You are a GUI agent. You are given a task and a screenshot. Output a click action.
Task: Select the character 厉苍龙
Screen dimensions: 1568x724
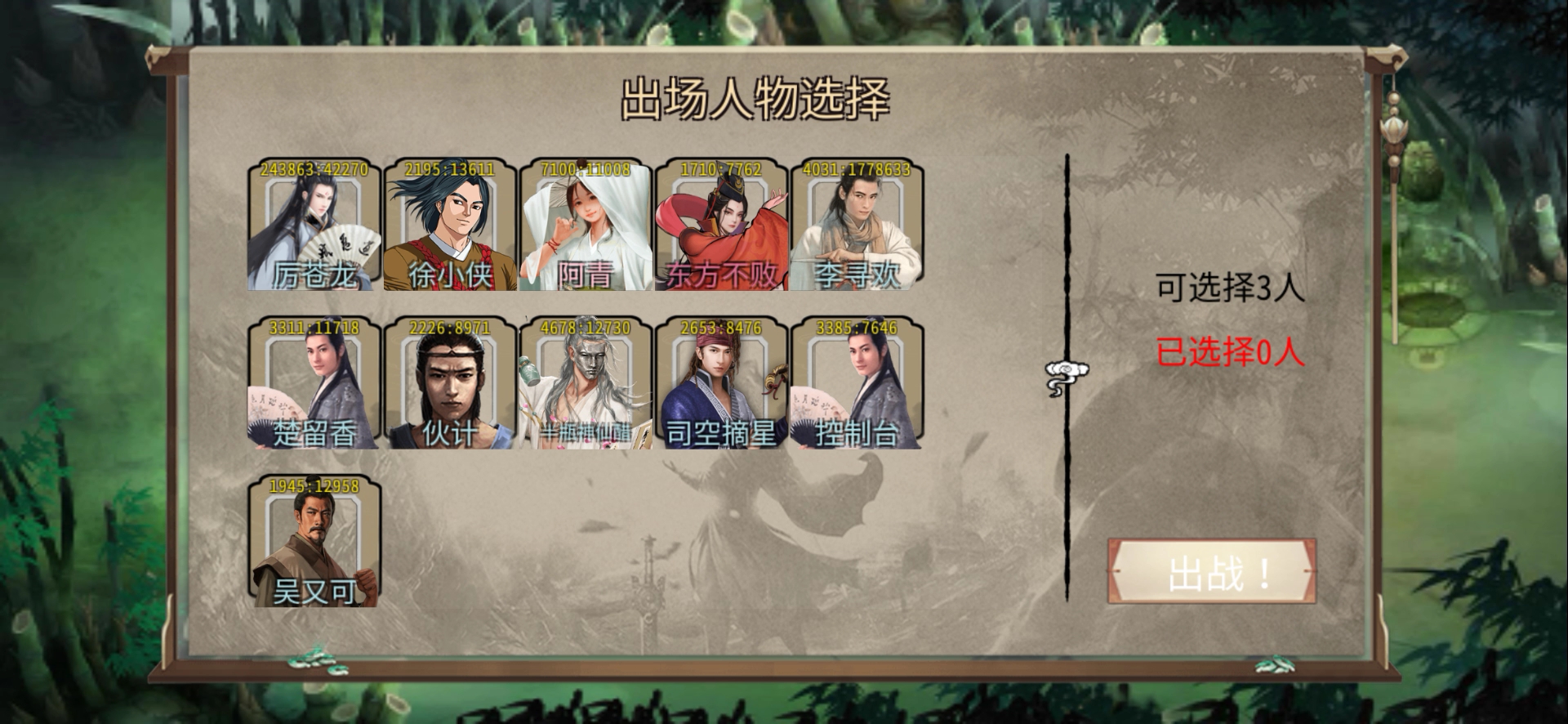click(314, 226)
